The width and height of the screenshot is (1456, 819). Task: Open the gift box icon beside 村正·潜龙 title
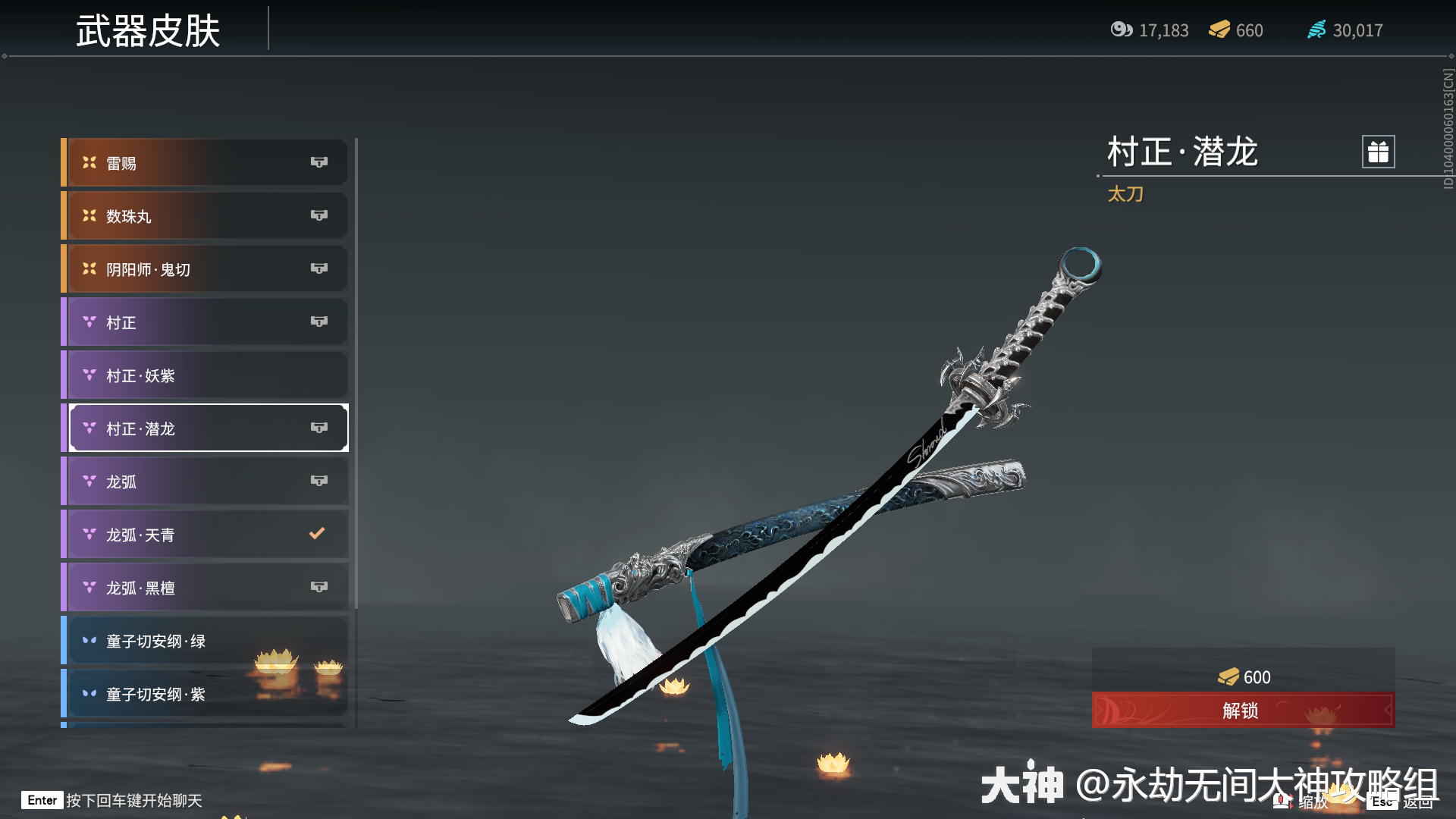1378,152
